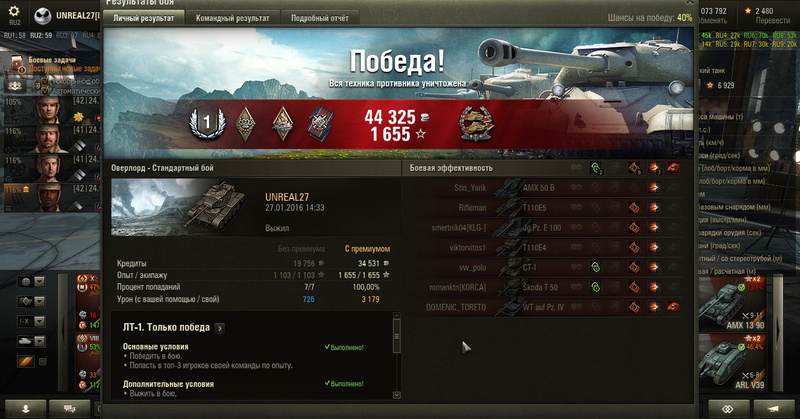Viewport: 800px width, 419px height.
Task: Select the Rifleman T110E5 row
Action: (549, 207)
